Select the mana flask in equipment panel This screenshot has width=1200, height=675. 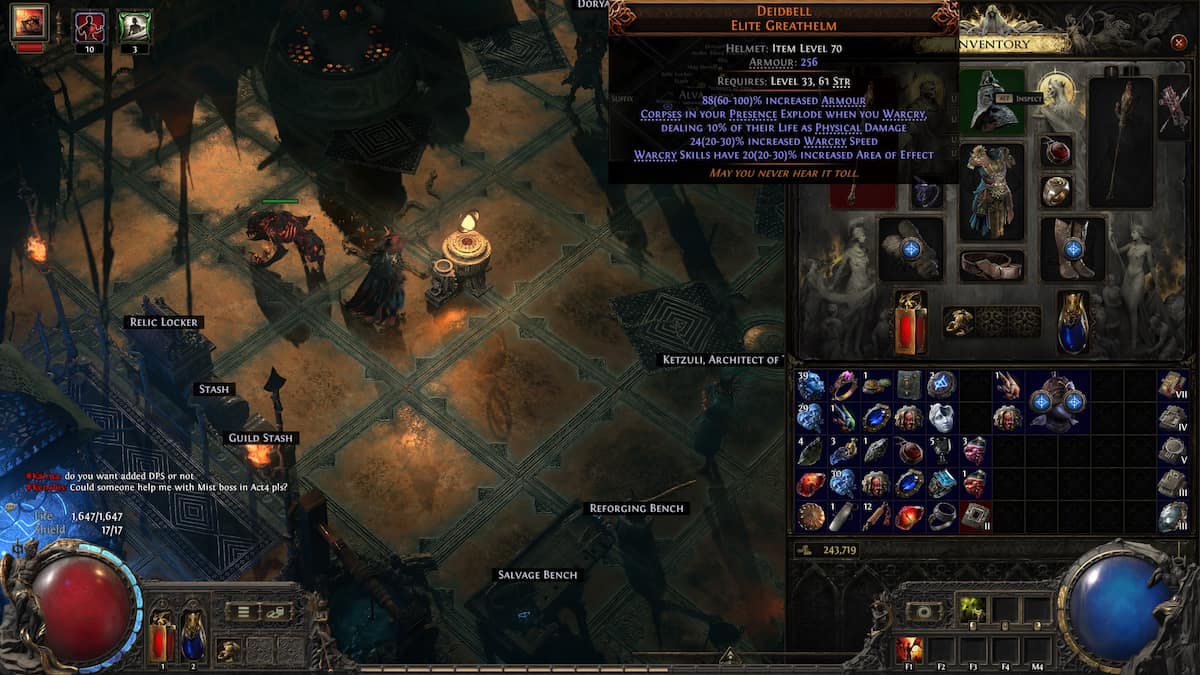(1073, 322)
